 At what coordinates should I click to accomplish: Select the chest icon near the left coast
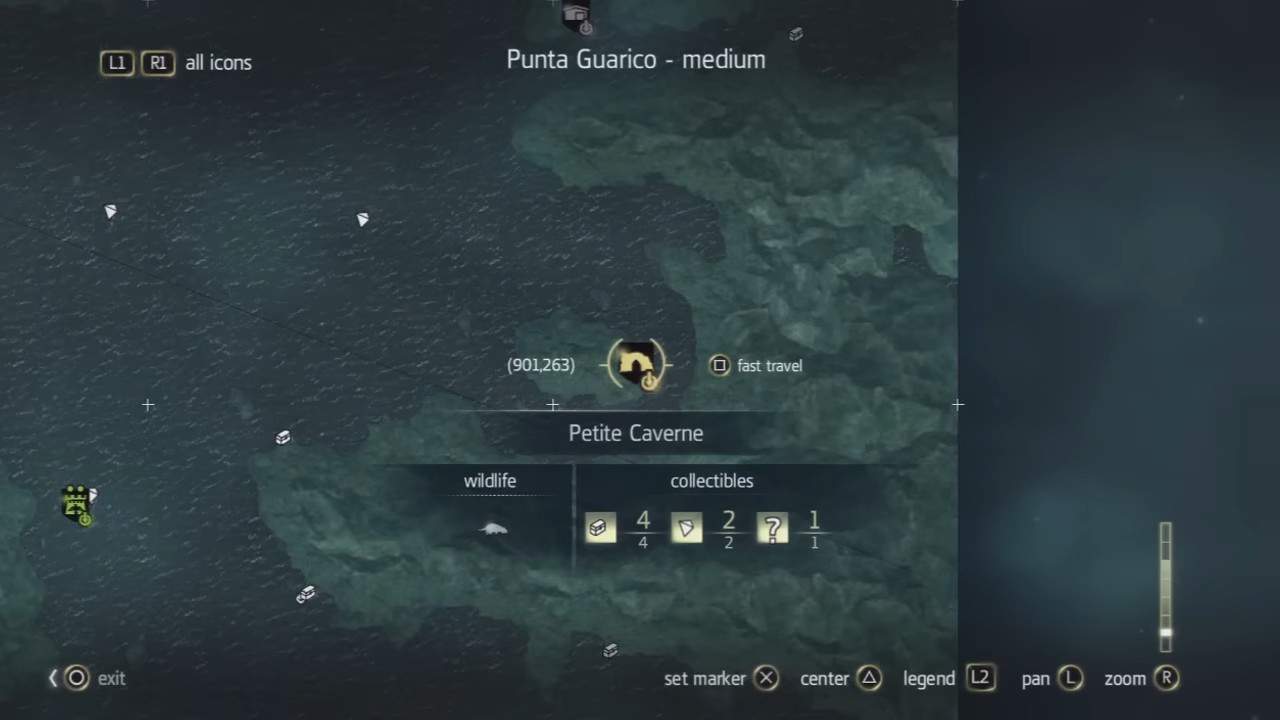(x=283, y=437)
